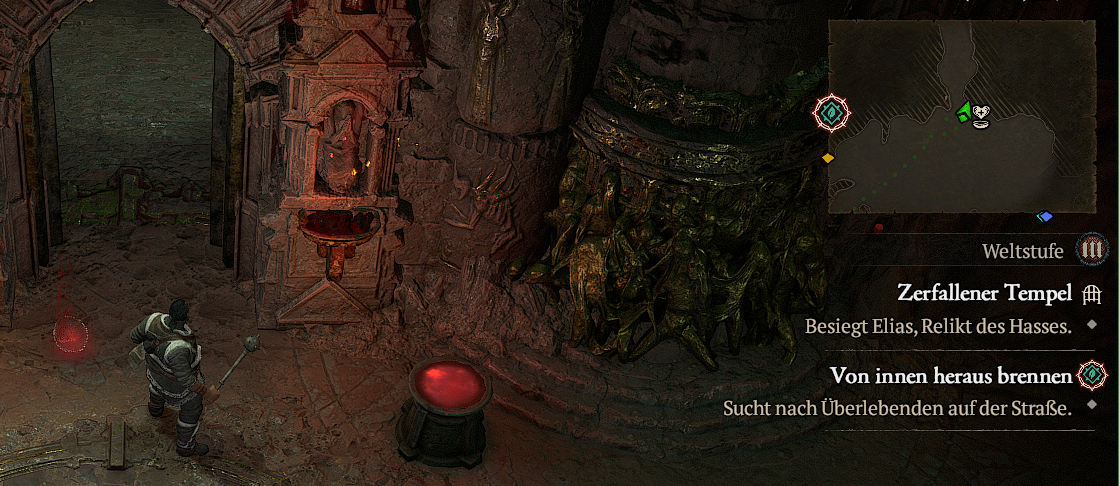This screenshot has width=1119, height=486.
Task: Click the blue diamond marker below the minimap
Action: point(1045,217)
